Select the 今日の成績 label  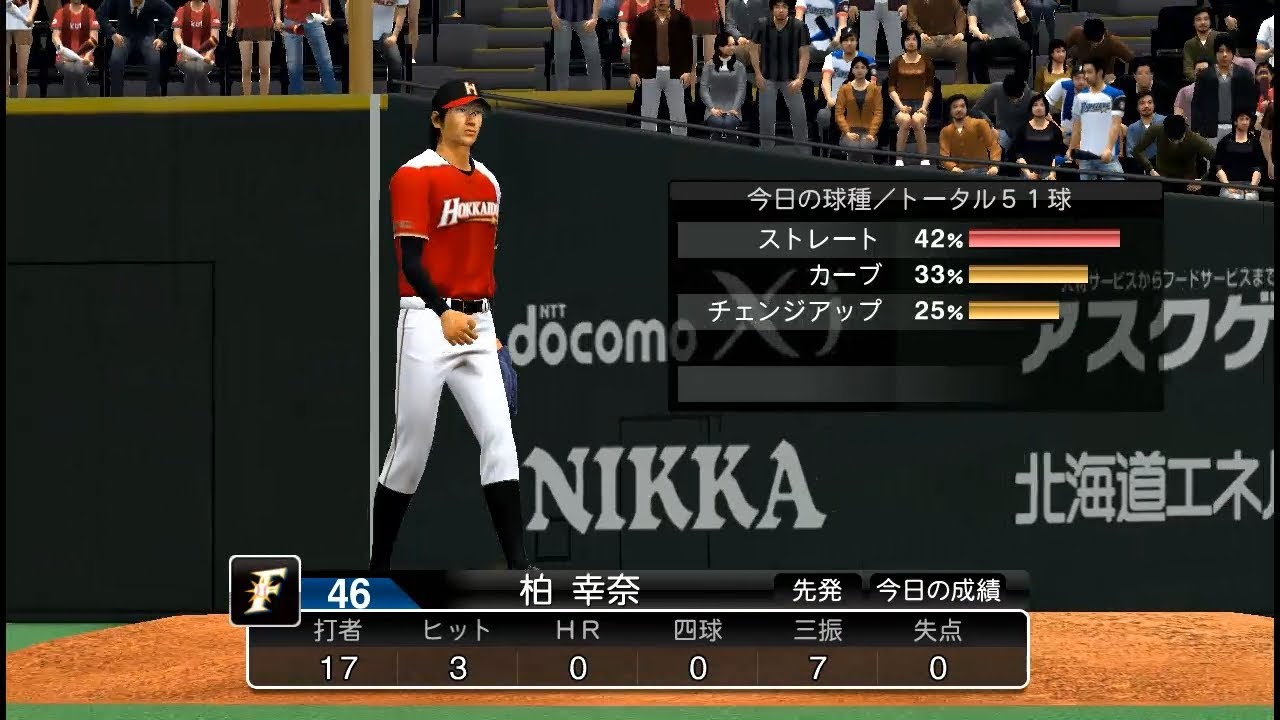click(938, 591)
